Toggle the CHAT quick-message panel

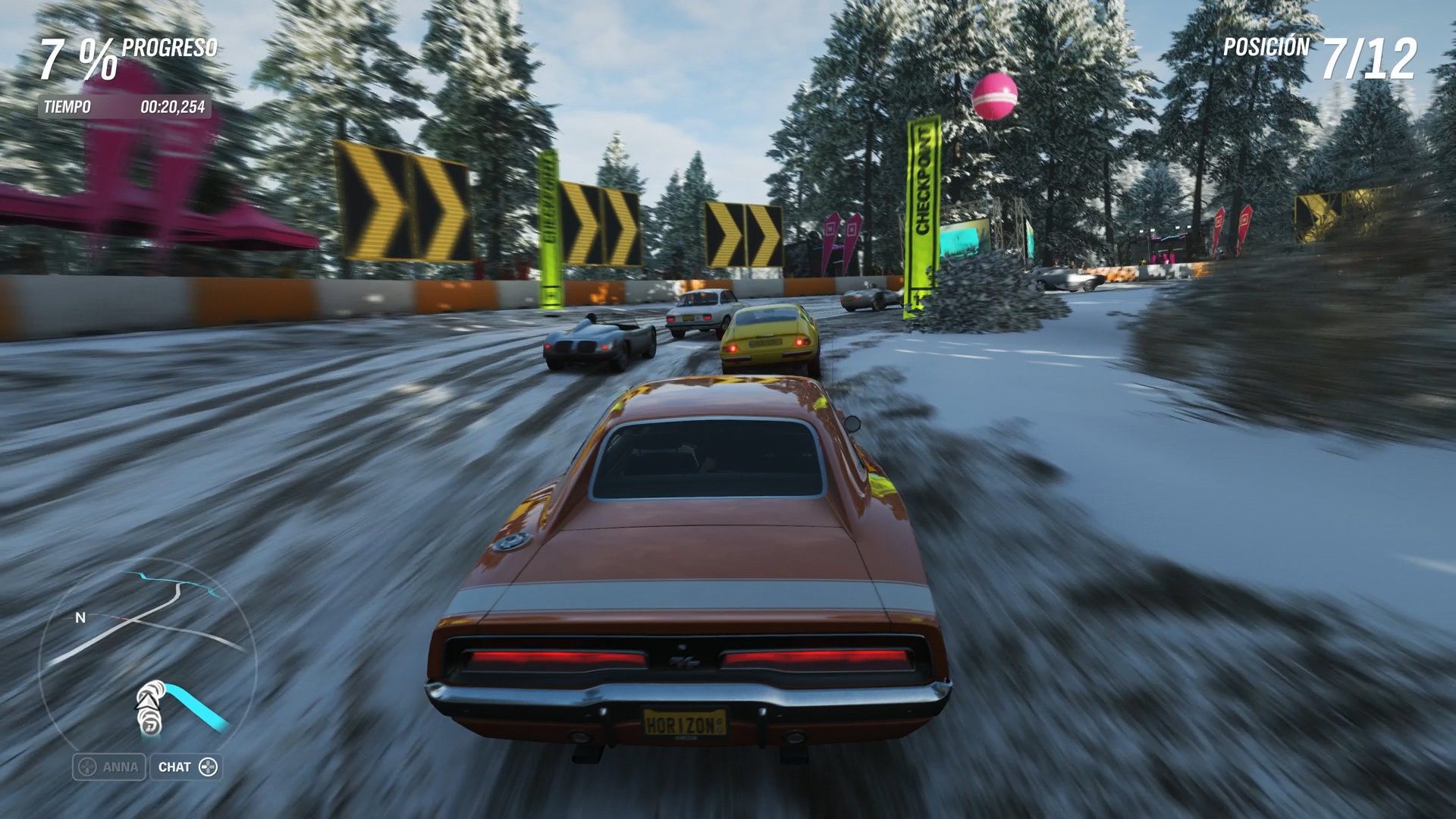(x=187, y=767)
